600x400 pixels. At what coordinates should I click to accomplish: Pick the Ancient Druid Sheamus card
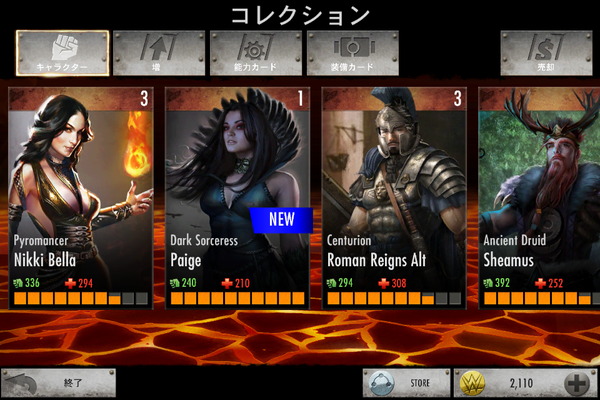pos(540,197)
